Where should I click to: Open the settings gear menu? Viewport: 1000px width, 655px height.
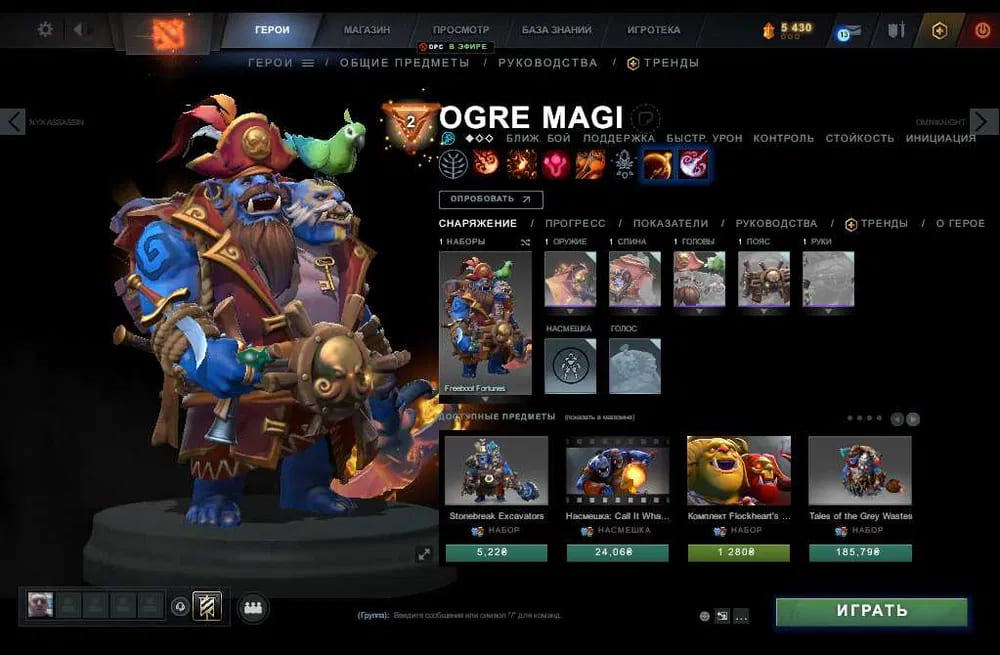tap(45, 30)
